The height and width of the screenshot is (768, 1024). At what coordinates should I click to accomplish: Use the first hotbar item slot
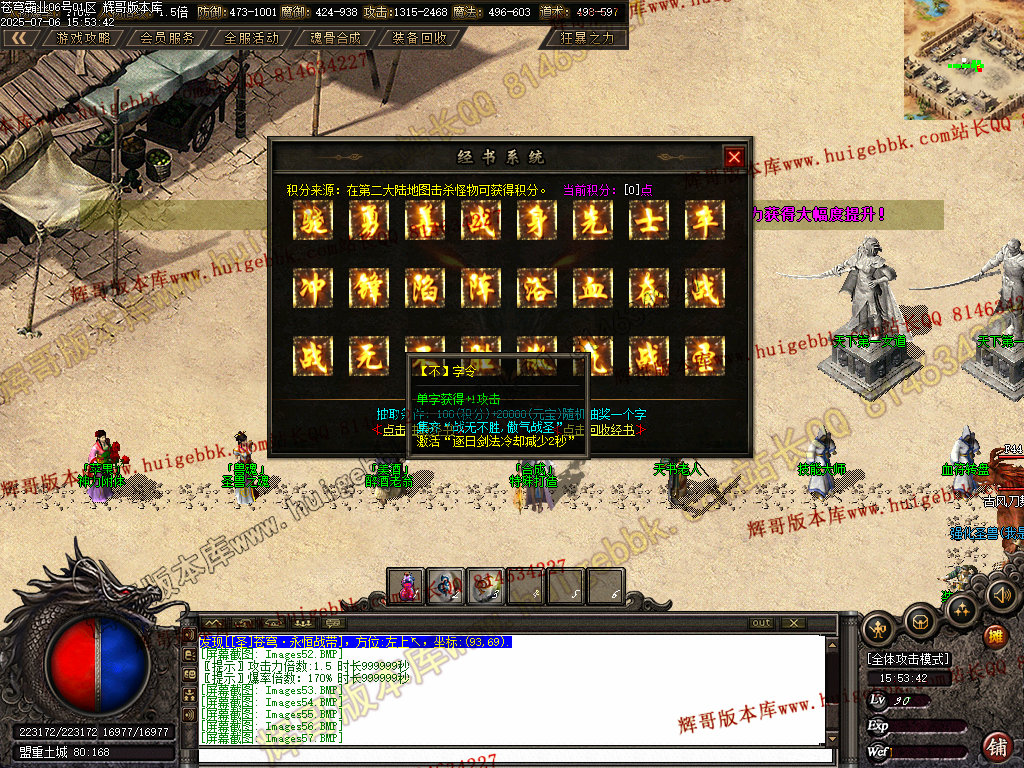[x=406, y=586]
